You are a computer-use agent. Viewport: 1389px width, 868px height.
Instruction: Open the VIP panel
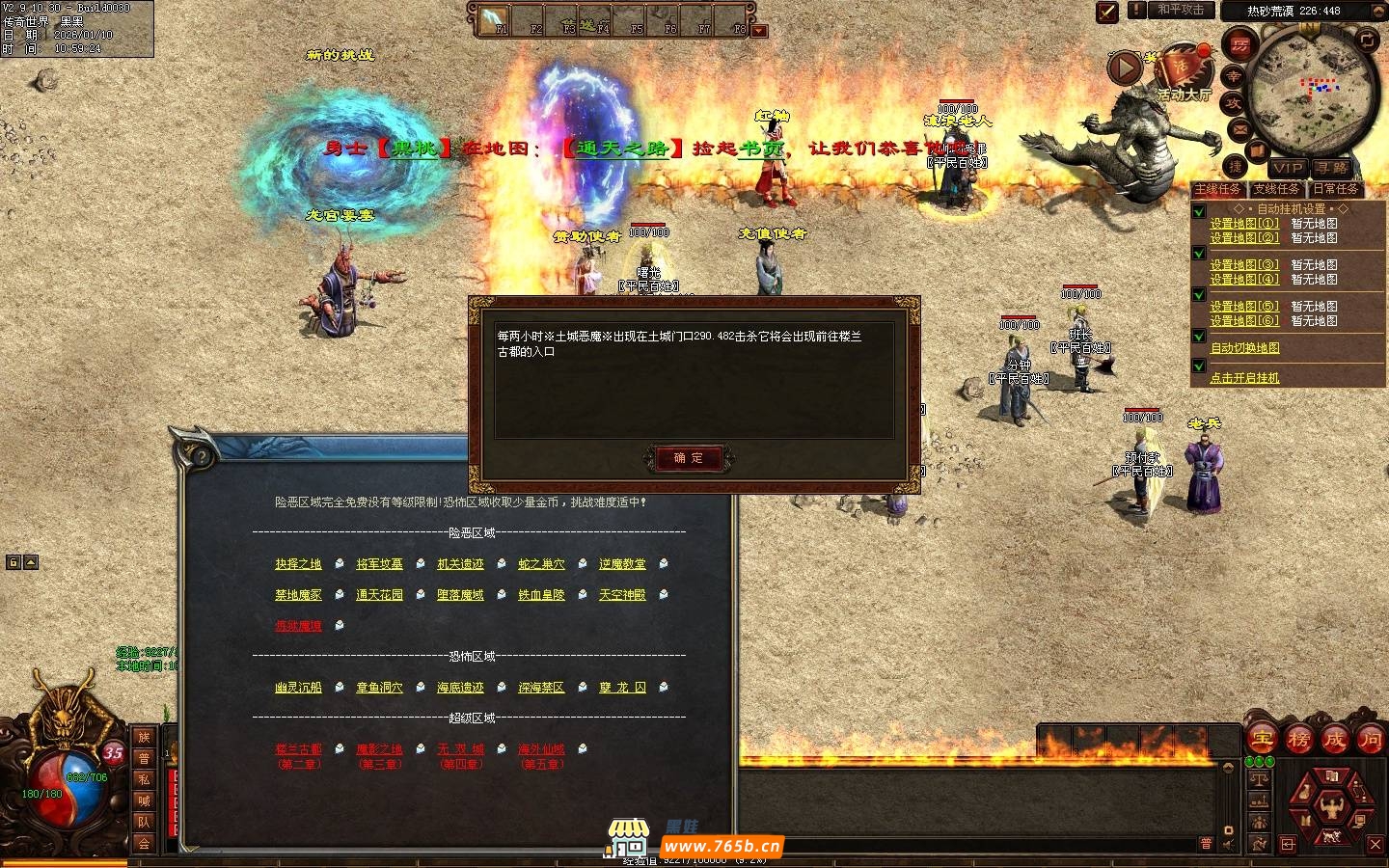point(1288,168)
